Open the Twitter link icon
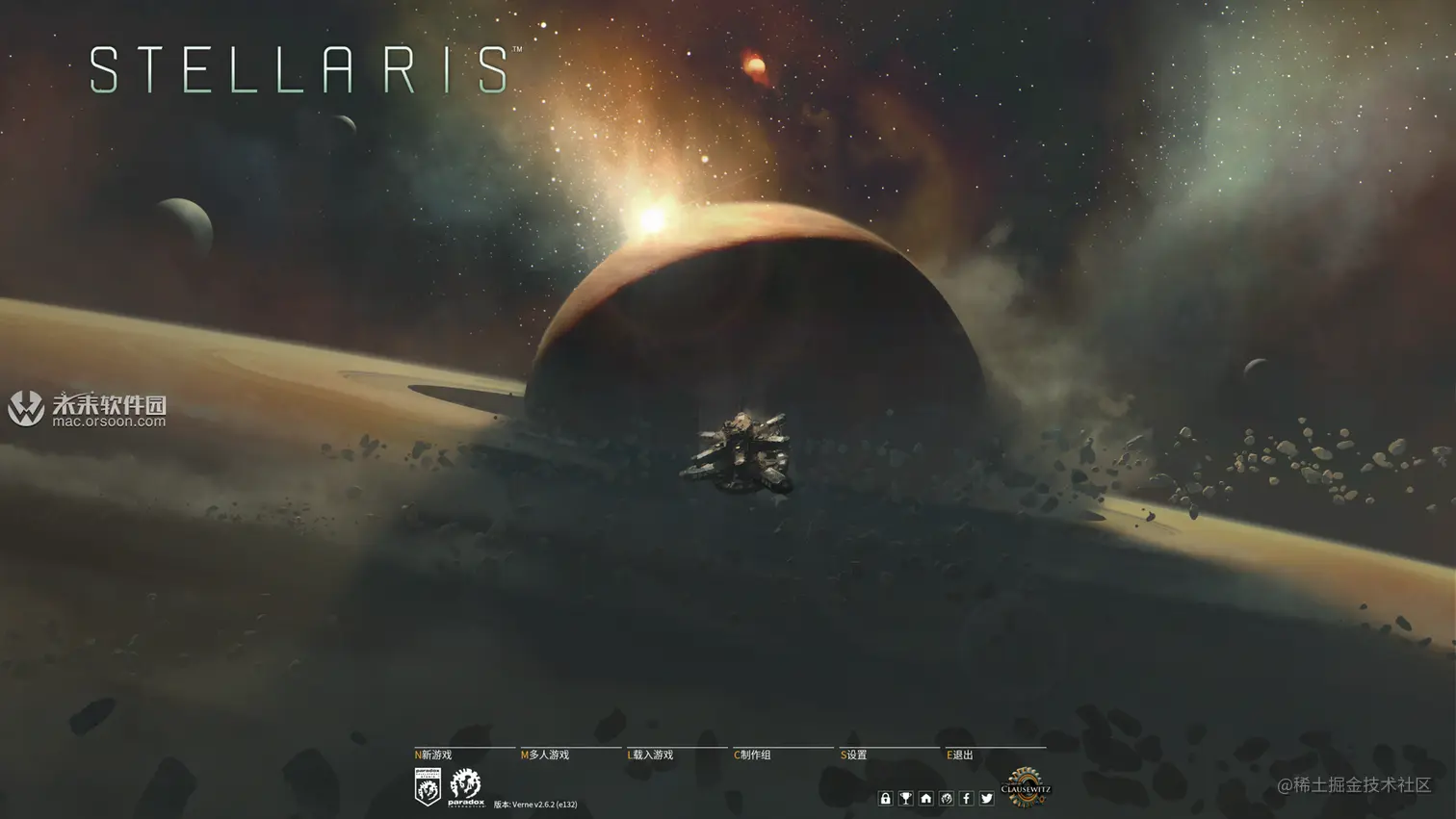This screenshot has width=1456, height=819. (987, 799)
